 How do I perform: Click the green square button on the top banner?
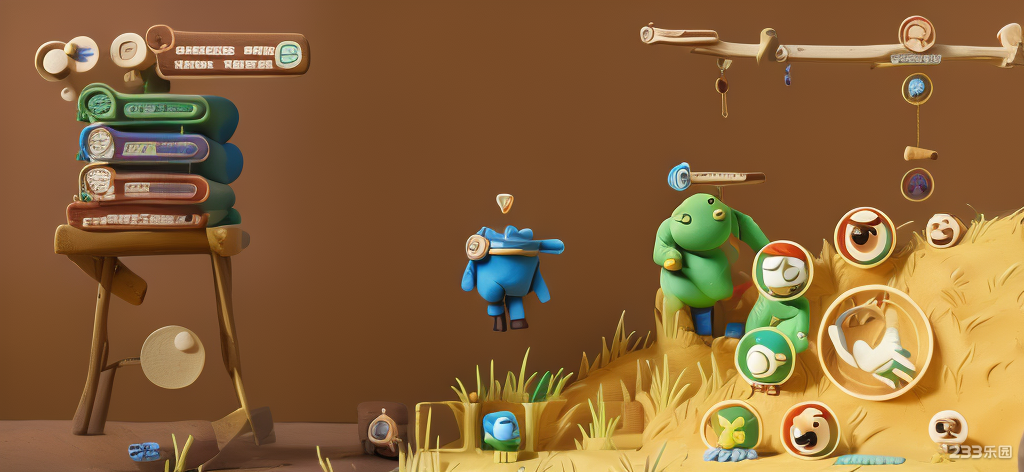click(x=289, y=54)
